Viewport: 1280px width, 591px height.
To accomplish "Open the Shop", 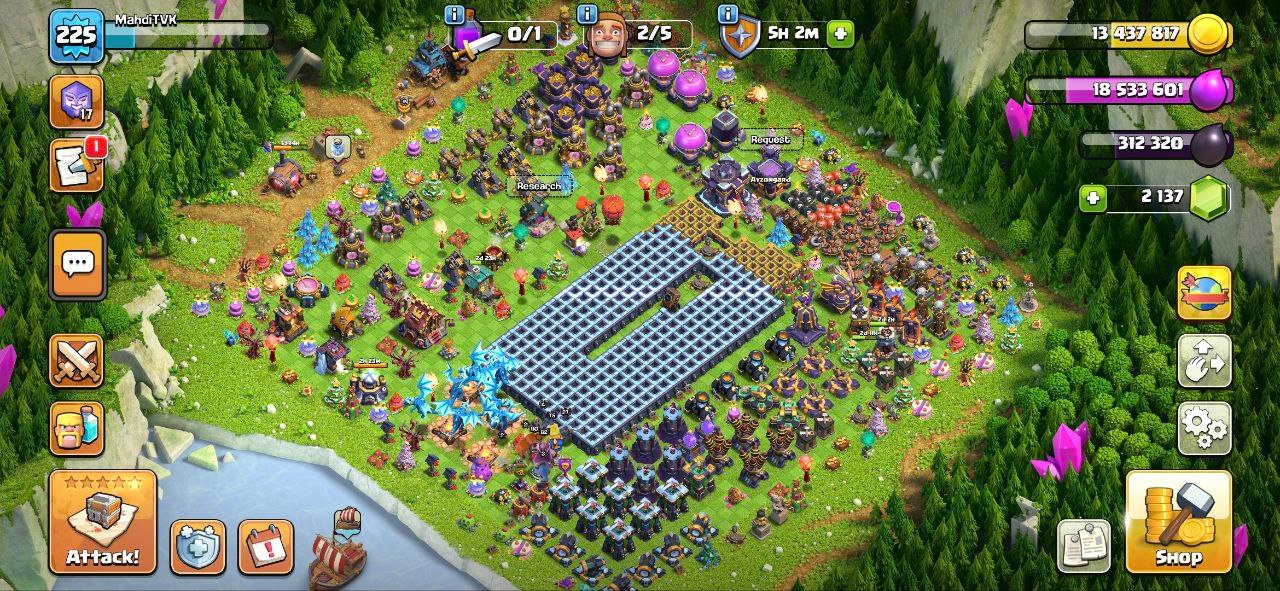I will [1178, 522].
